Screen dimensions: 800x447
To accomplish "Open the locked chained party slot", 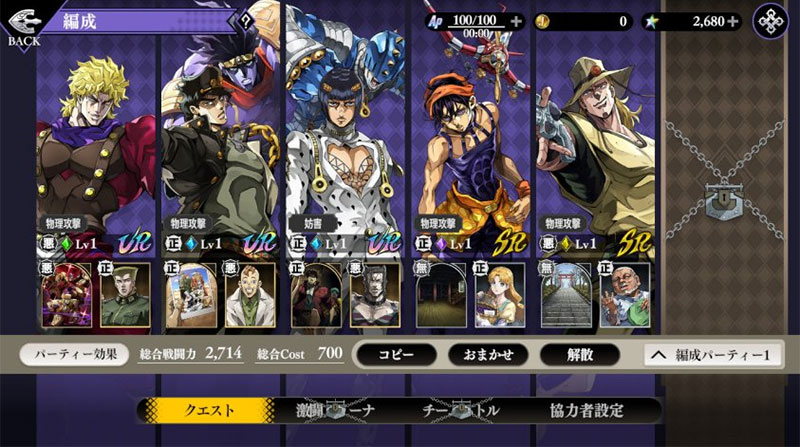I will [x=721, y=198].
